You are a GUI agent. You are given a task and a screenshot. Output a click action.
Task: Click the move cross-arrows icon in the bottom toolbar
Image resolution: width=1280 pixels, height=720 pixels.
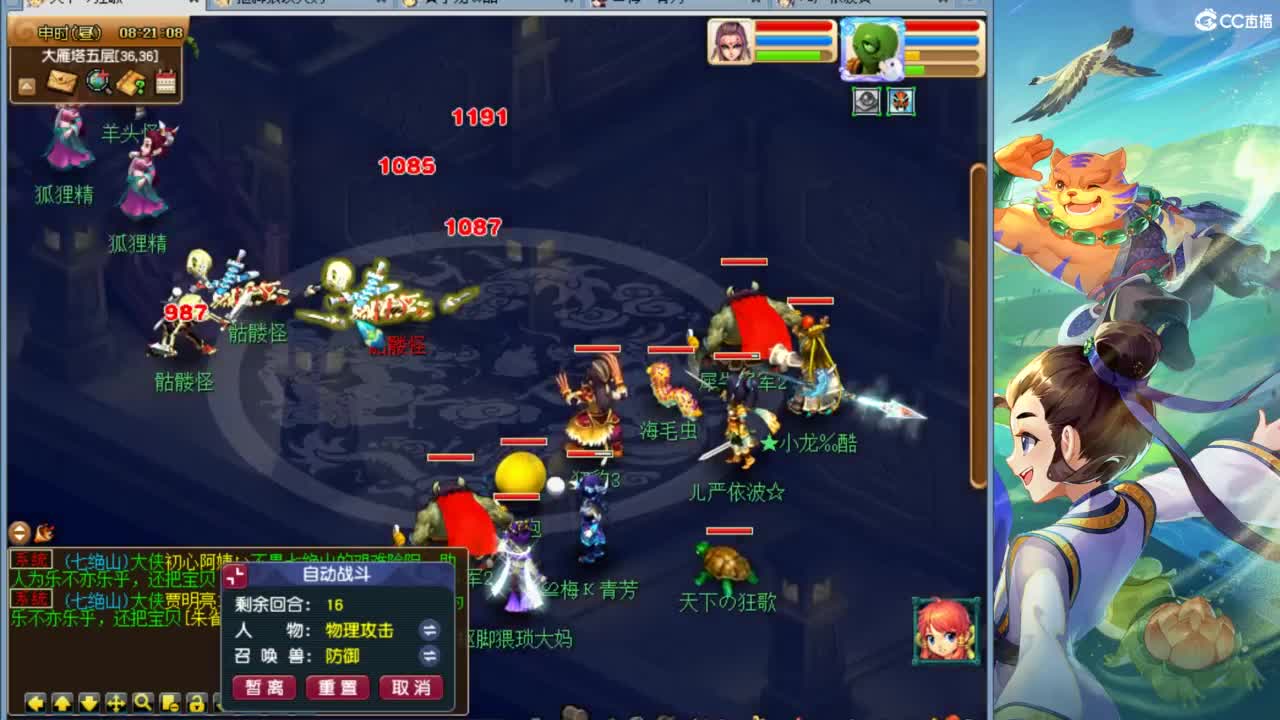pos(117,702)
